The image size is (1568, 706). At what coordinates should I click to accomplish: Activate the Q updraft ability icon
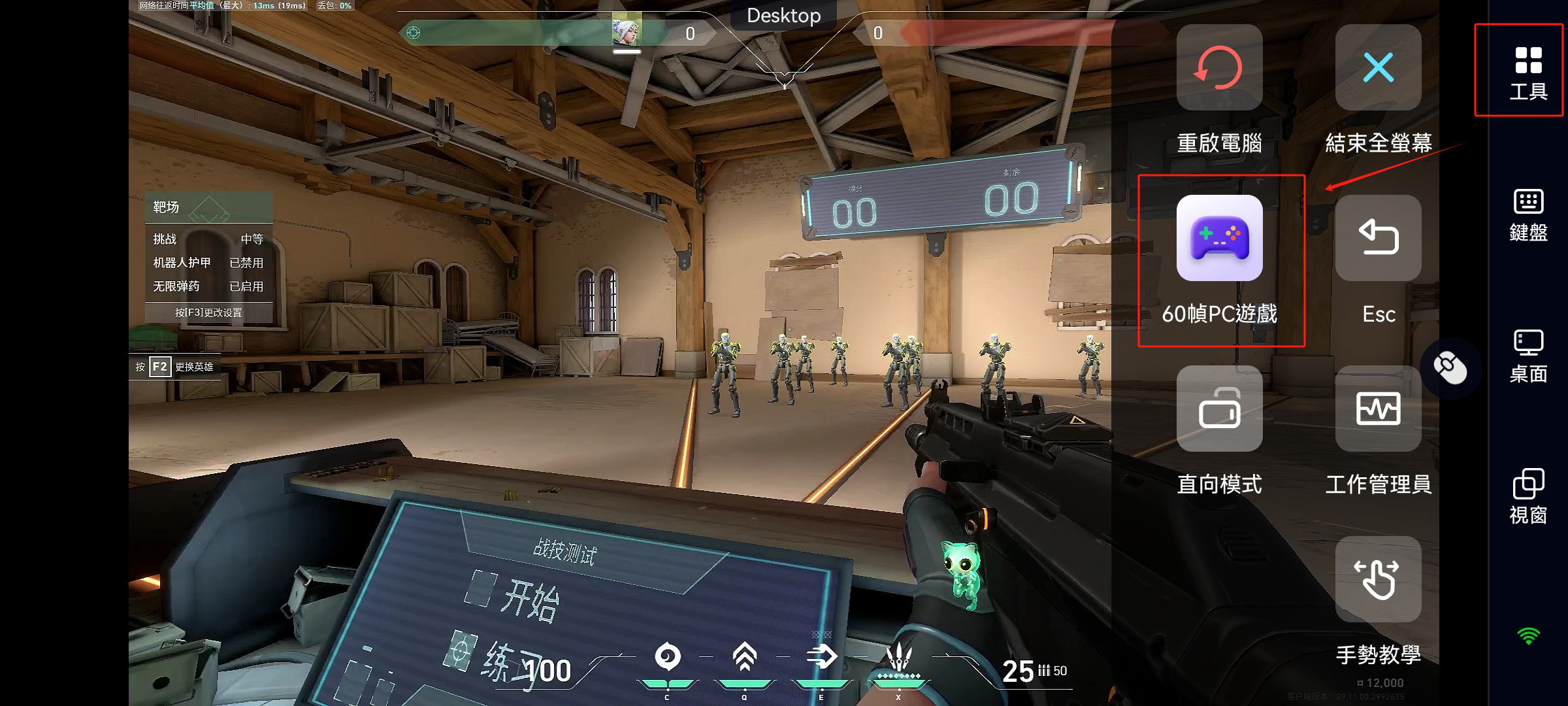744,657
